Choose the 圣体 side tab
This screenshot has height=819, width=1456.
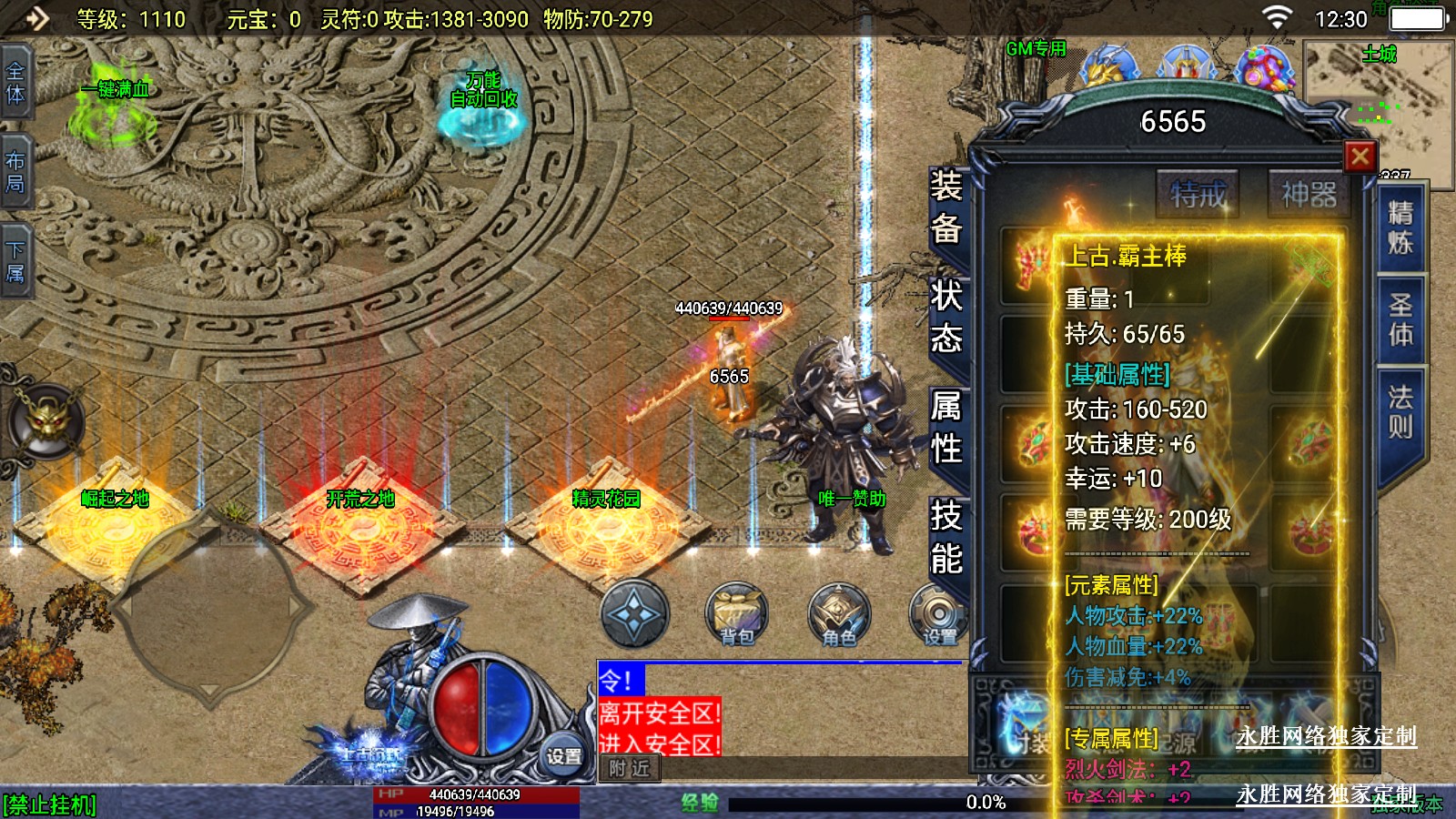click(1400, 319)
